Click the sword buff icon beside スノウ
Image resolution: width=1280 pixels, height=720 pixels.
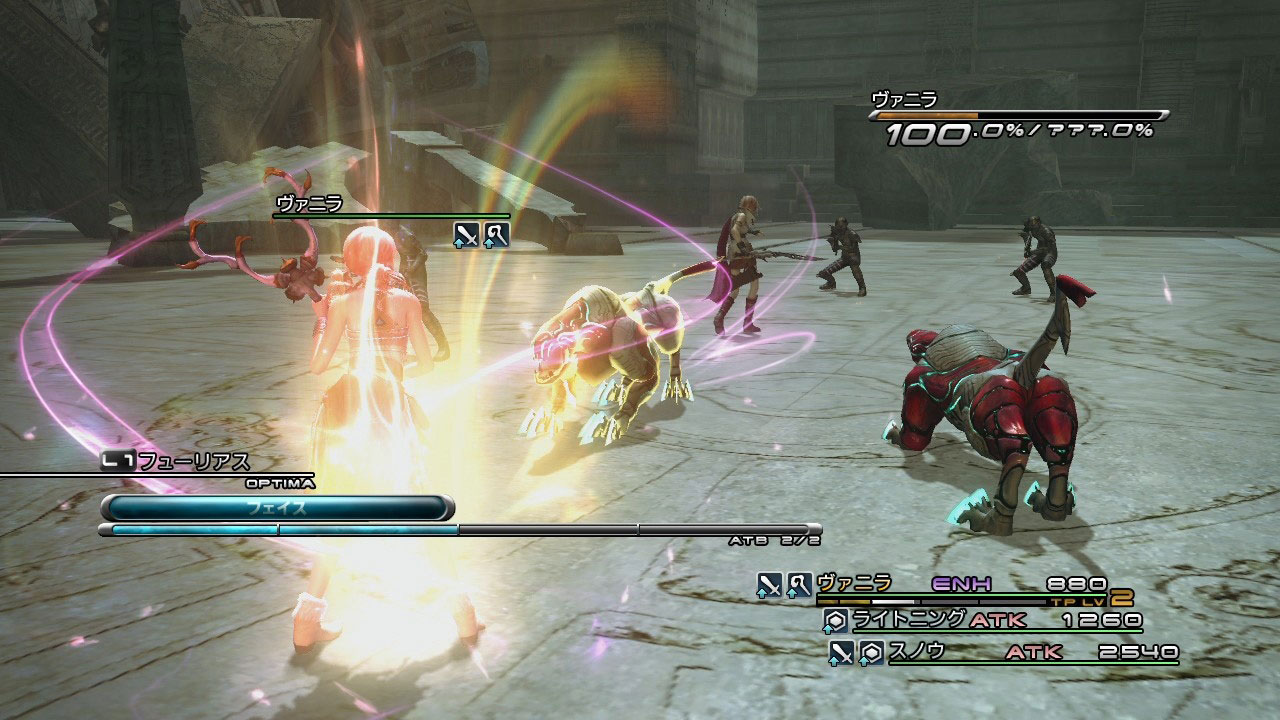point(842,653)
